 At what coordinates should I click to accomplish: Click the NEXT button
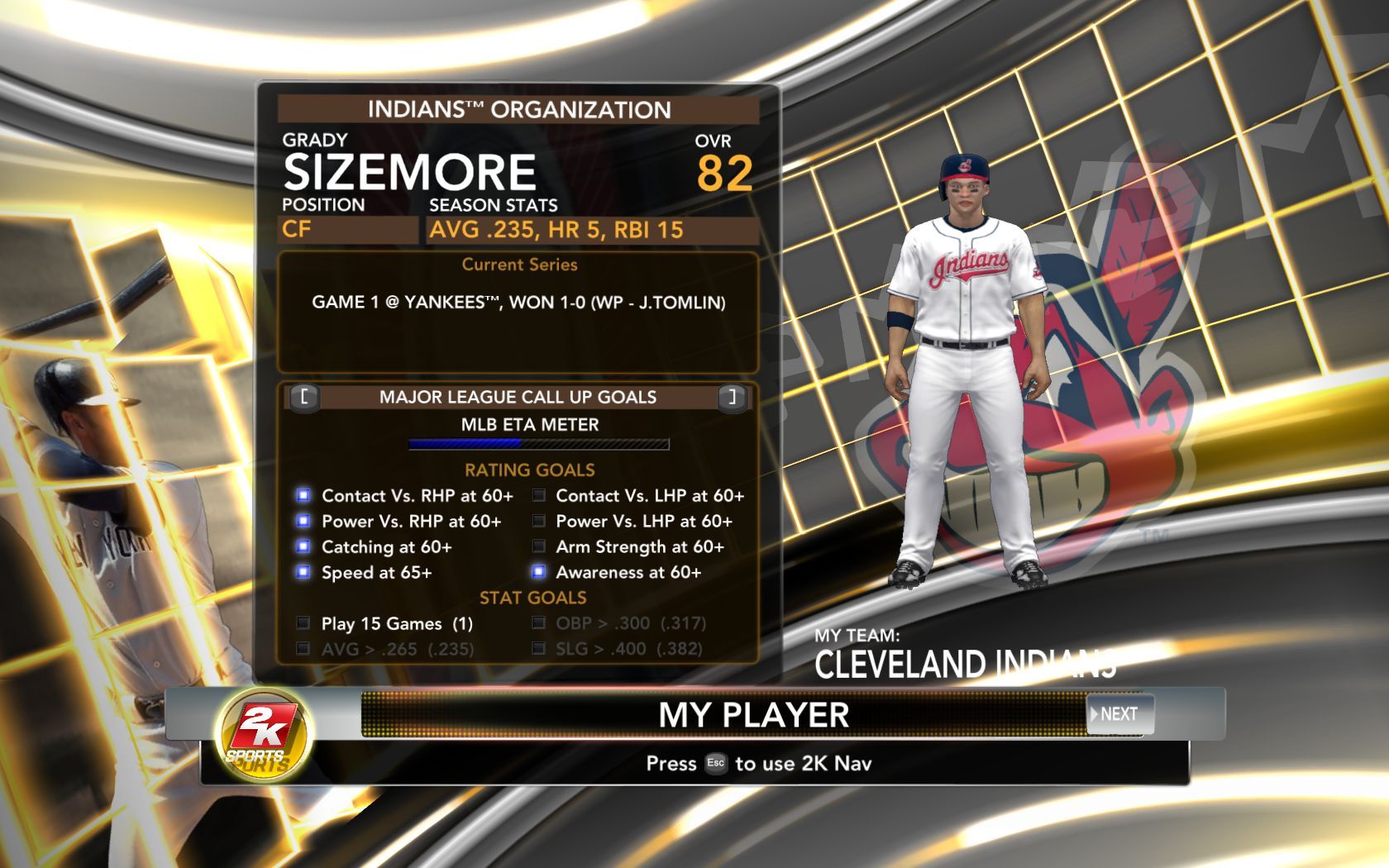pyautogui.click(x=1119, y=714)
